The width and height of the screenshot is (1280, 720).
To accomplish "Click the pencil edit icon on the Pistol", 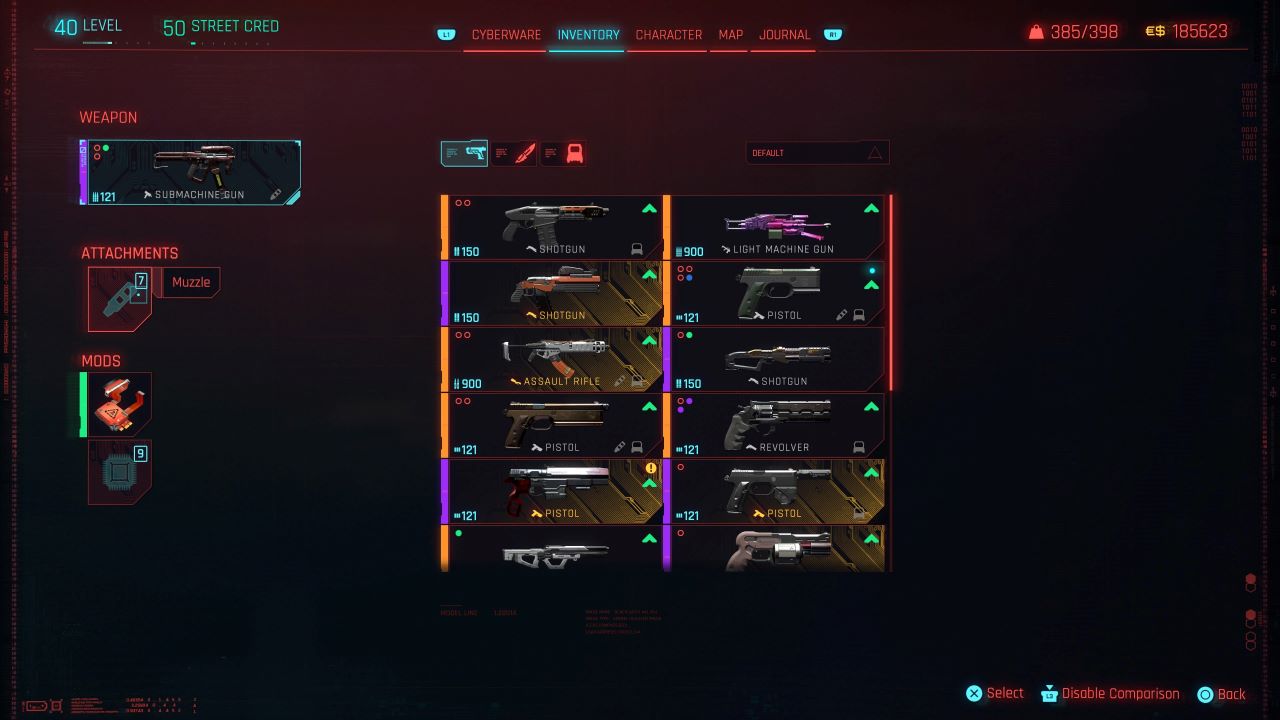I will click(x=842, y=313).
